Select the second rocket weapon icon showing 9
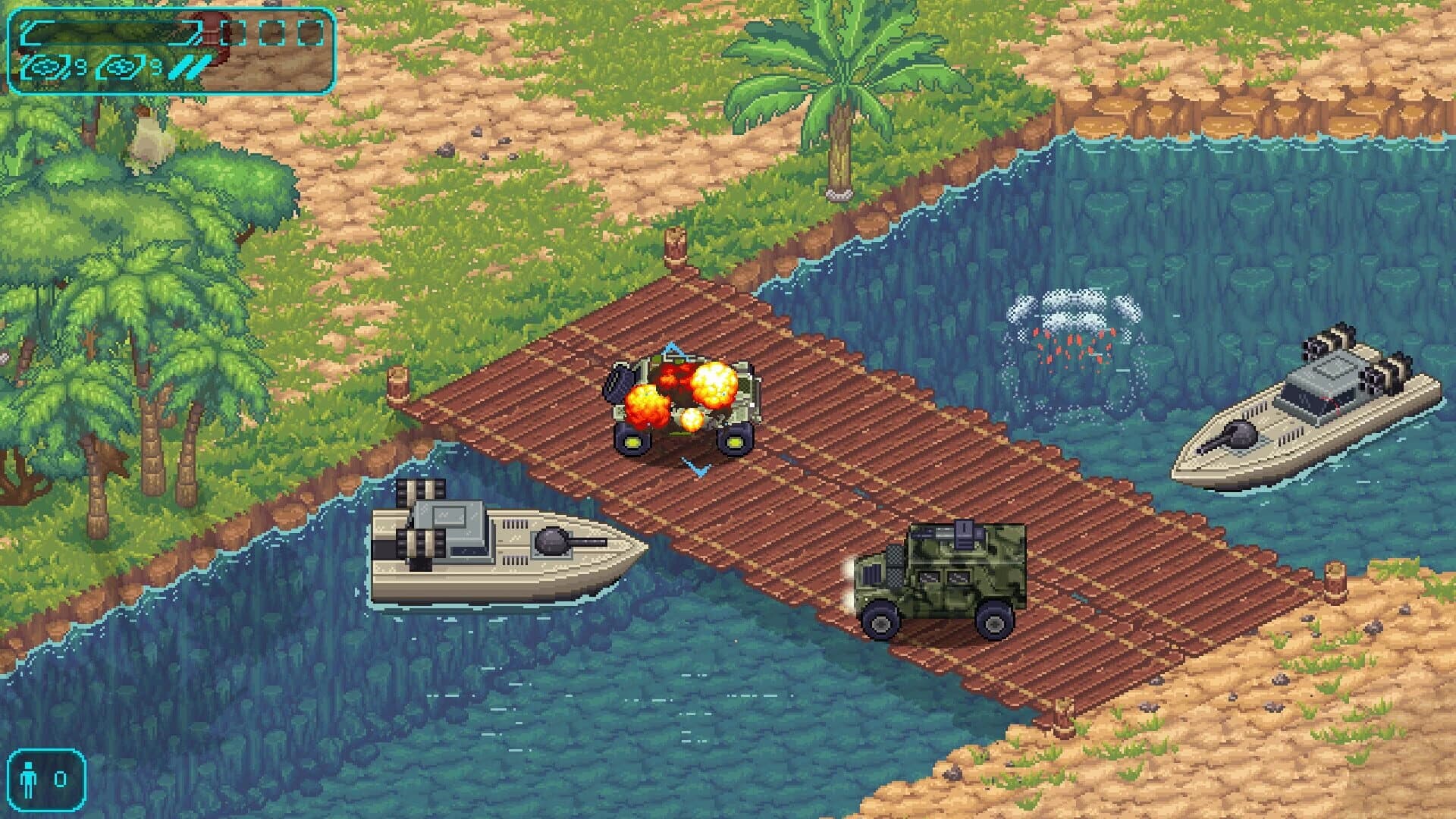Screen dimensions: 1456x819 pos(121,68)
